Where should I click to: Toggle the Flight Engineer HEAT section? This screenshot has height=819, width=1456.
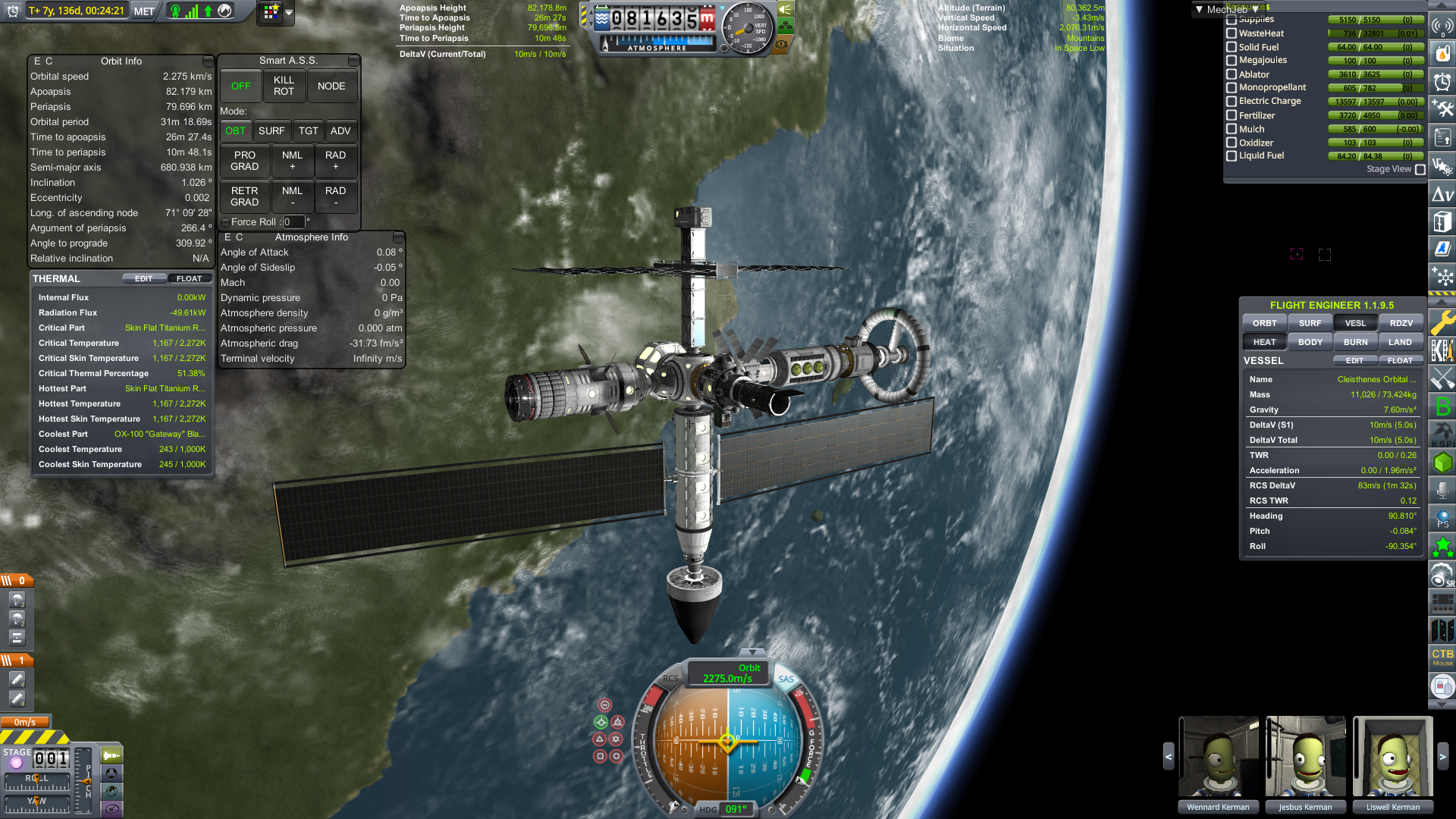[x=1264, y=342]
